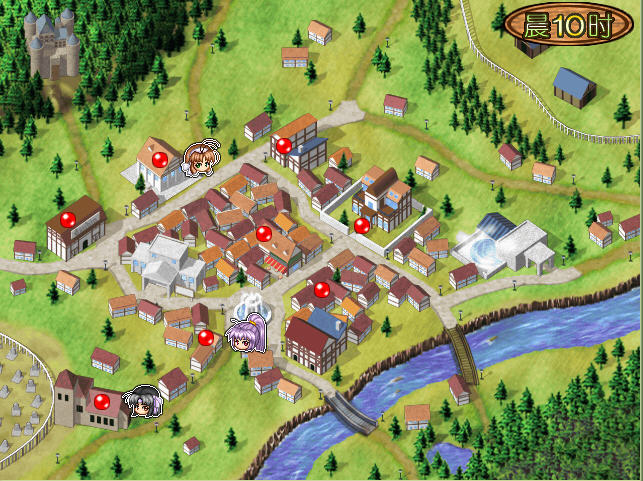Click red marker on the white columned building

point(158,159)
